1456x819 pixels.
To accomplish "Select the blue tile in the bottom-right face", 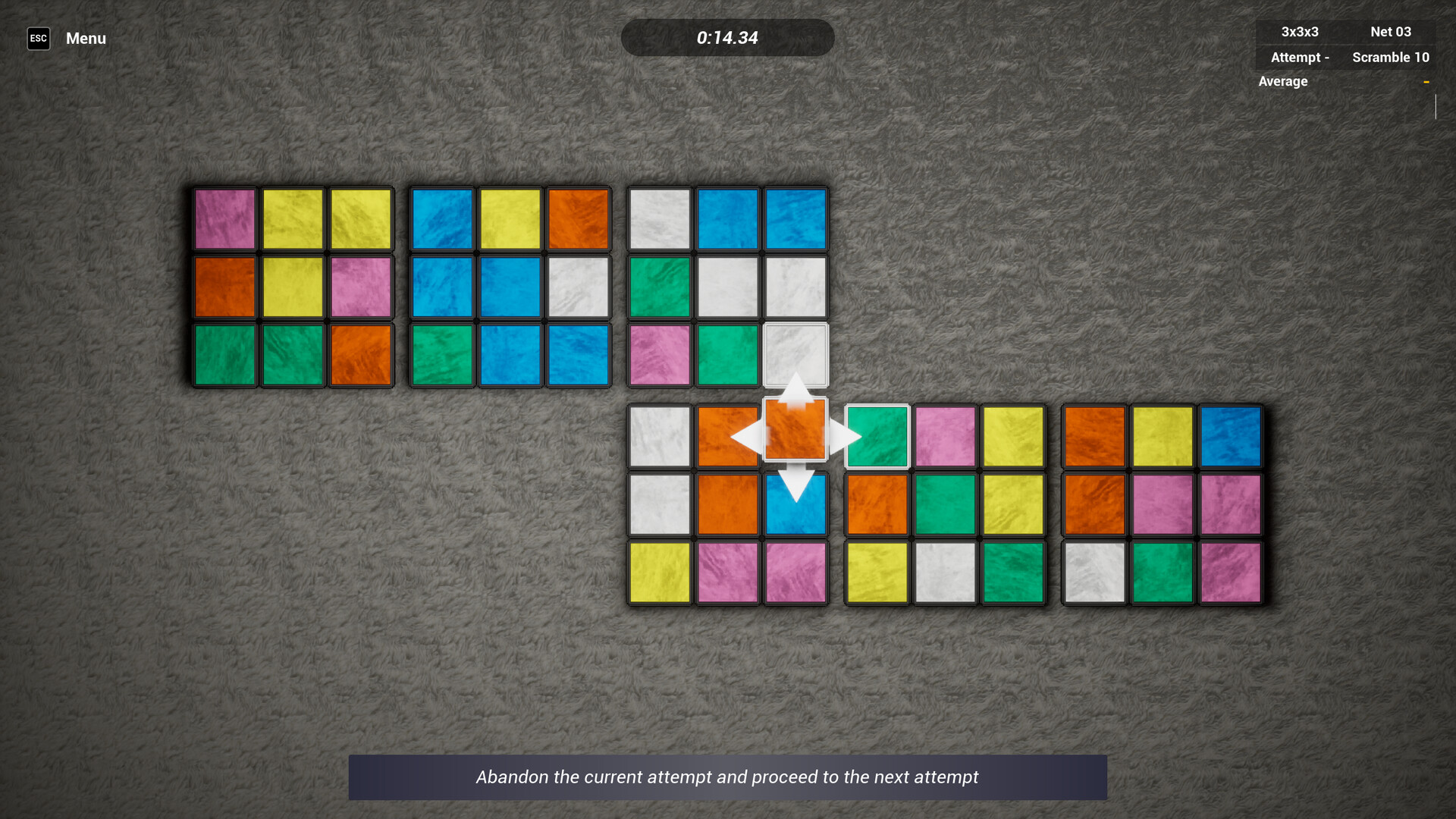I will pyautogui.click(x=1230, y=438).
